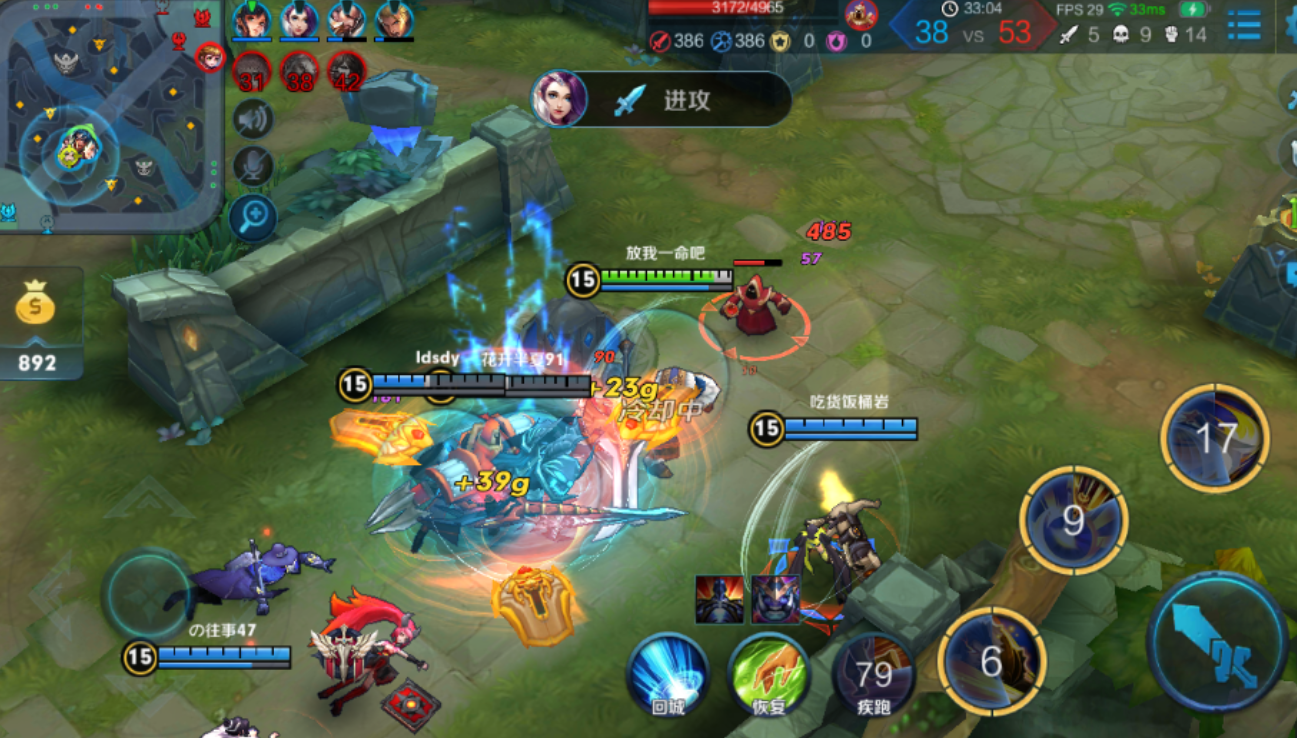Open the minimap in the corner

110,115
